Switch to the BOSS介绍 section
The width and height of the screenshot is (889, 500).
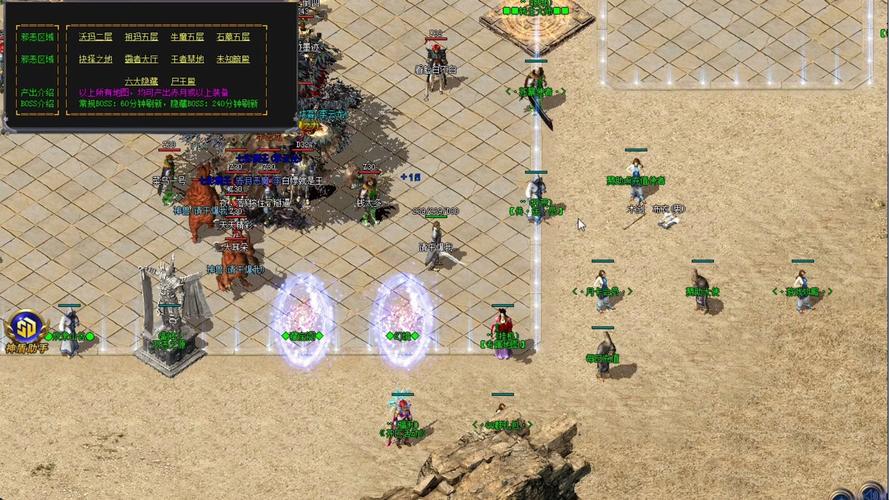point(38,103)
